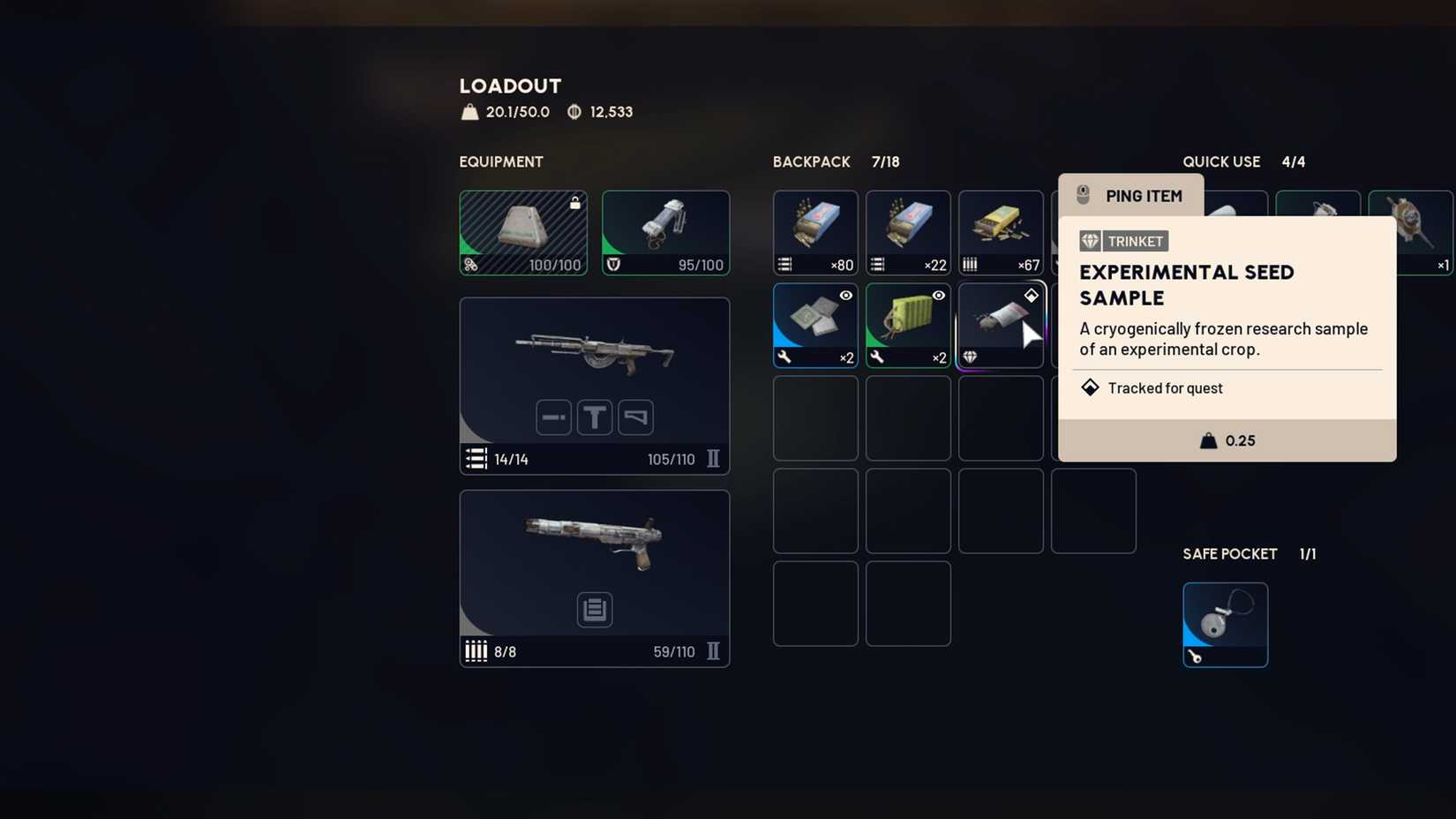1456x819 pixels.
Task: Select the stock attachment slot on the rifle
Action: (636, 417)
